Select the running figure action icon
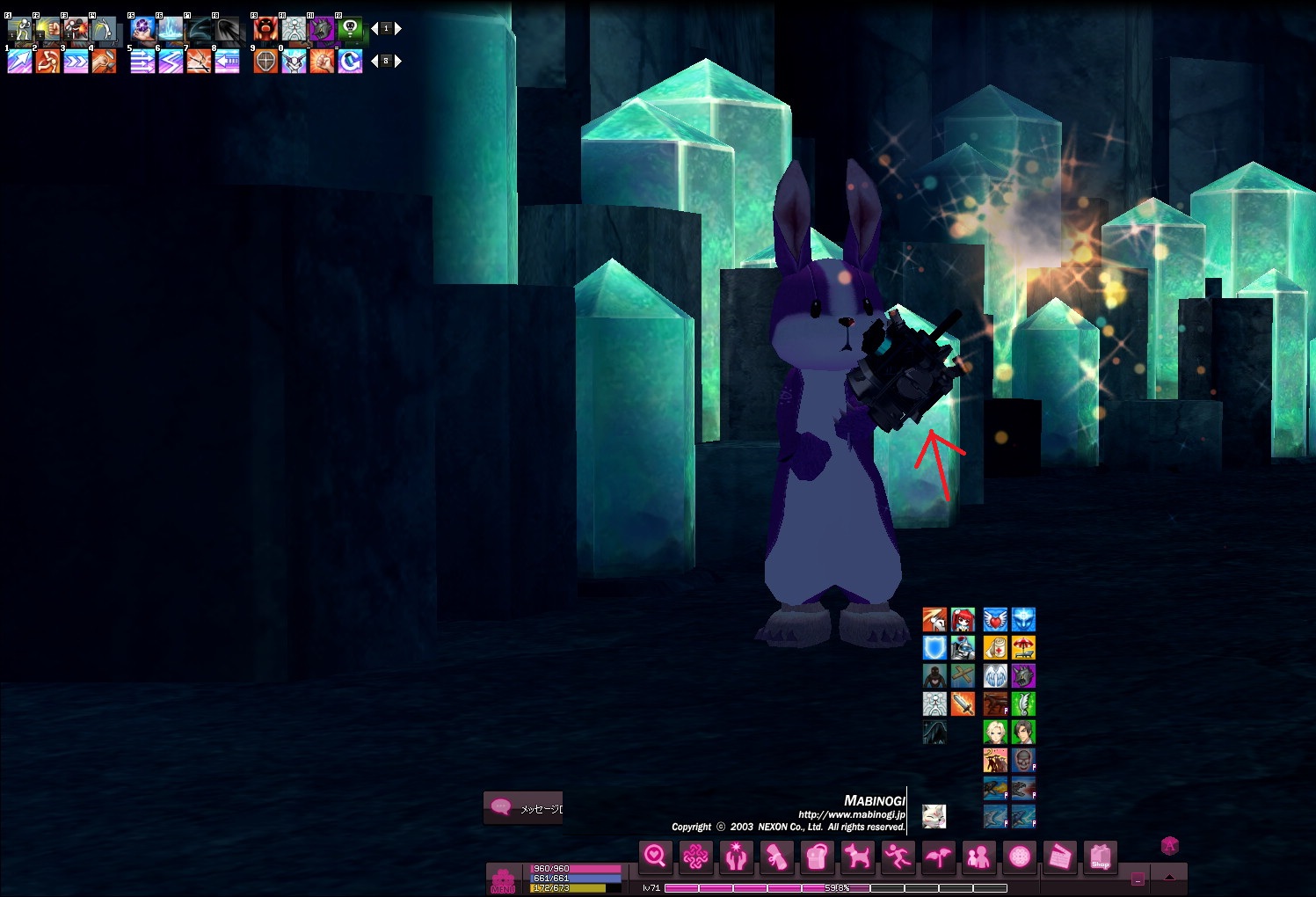Screen dimensions: 1316x897 tap(898, 856)
